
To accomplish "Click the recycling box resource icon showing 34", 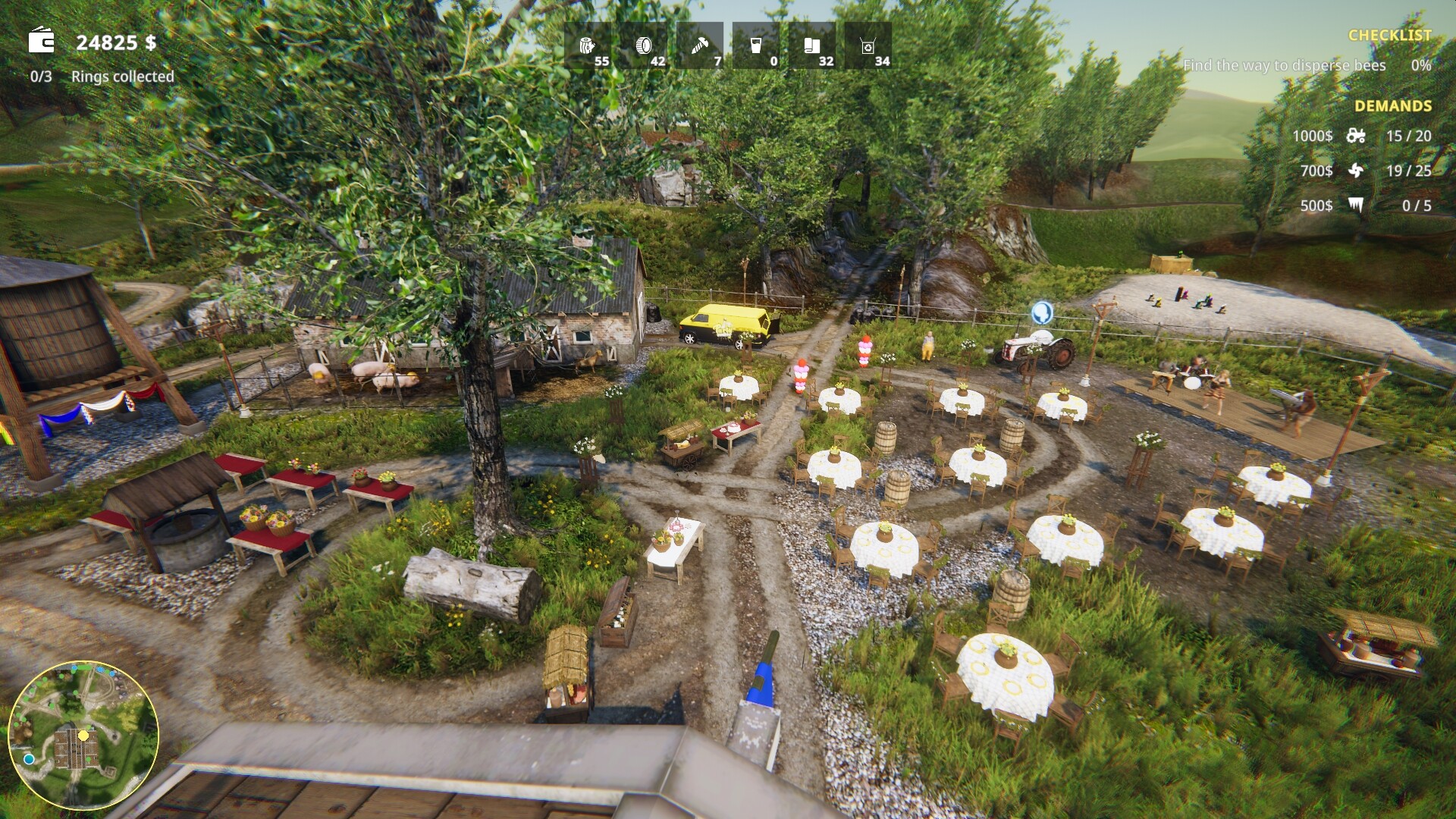I will pos(870,45).
